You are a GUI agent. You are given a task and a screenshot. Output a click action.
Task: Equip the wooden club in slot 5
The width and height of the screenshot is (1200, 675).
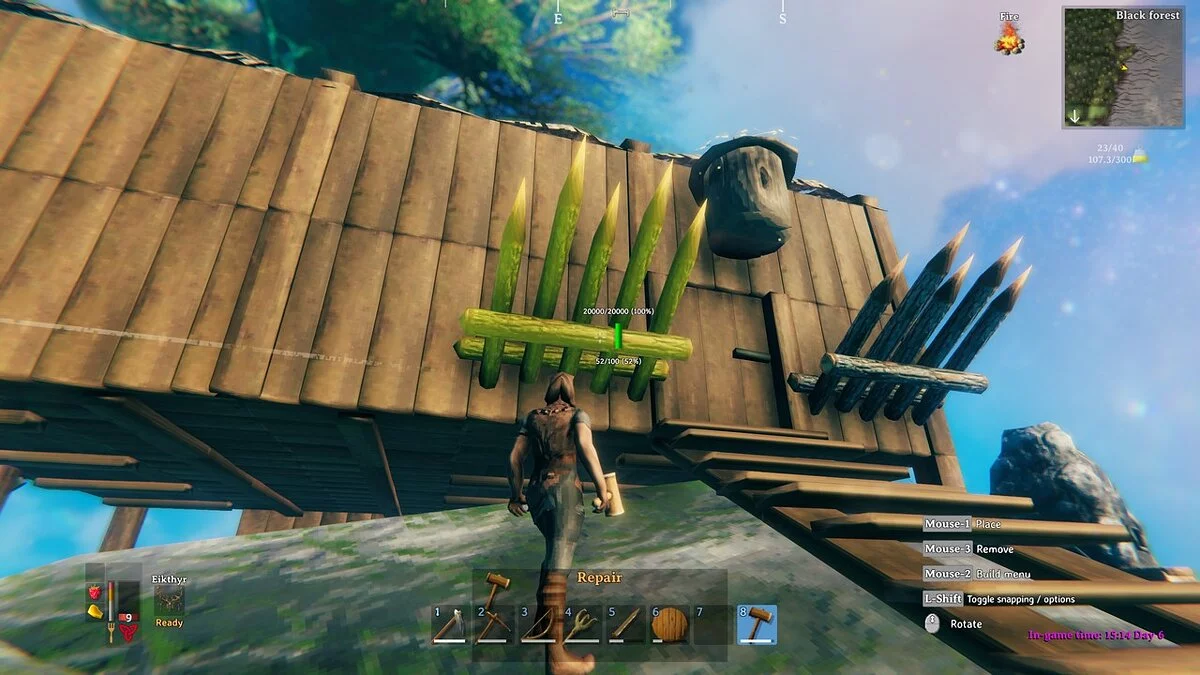click(626, 624)
